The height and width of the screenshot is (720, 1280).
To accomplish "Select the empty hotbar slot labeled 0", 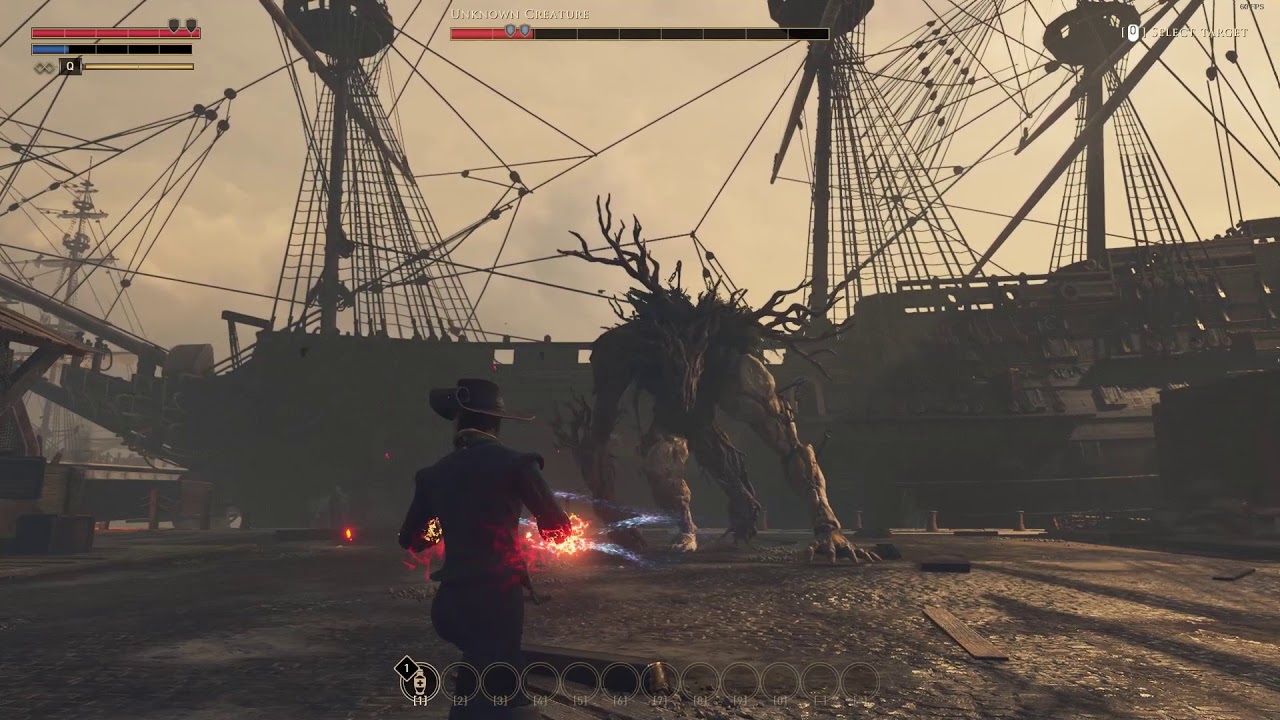I will [x=780, y=682].
